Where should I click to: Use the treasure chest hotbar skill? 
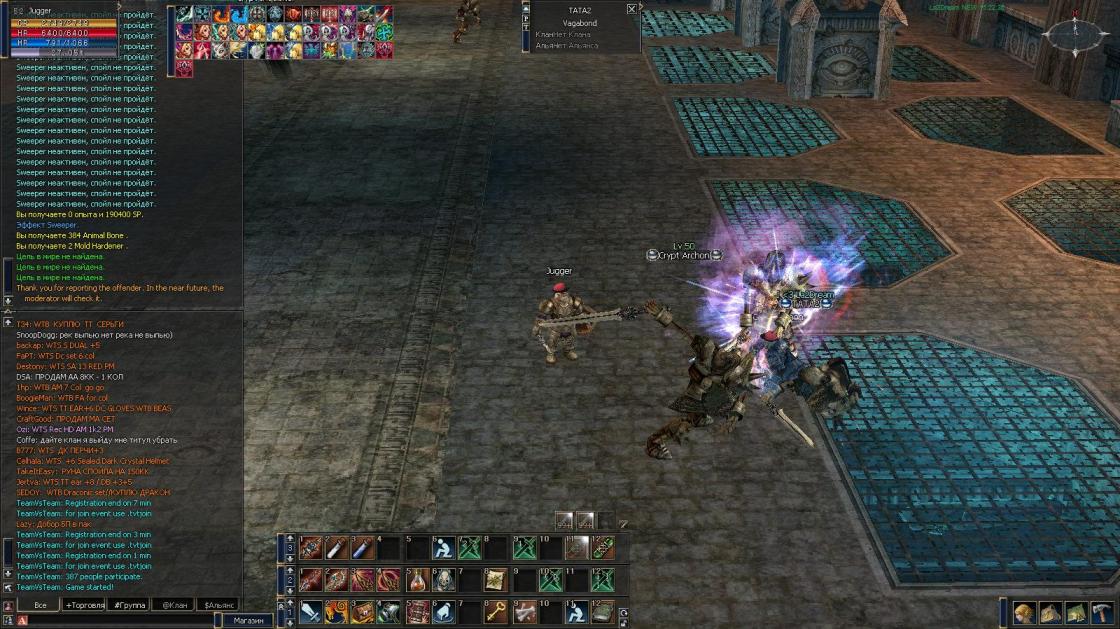[x=364, y=612]
